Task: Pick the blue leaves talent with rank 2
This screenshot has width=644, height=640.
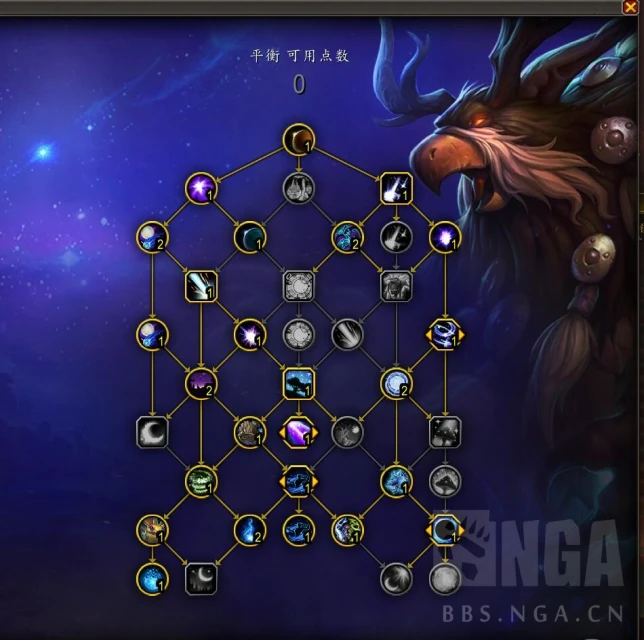Action: coord(347,237)
